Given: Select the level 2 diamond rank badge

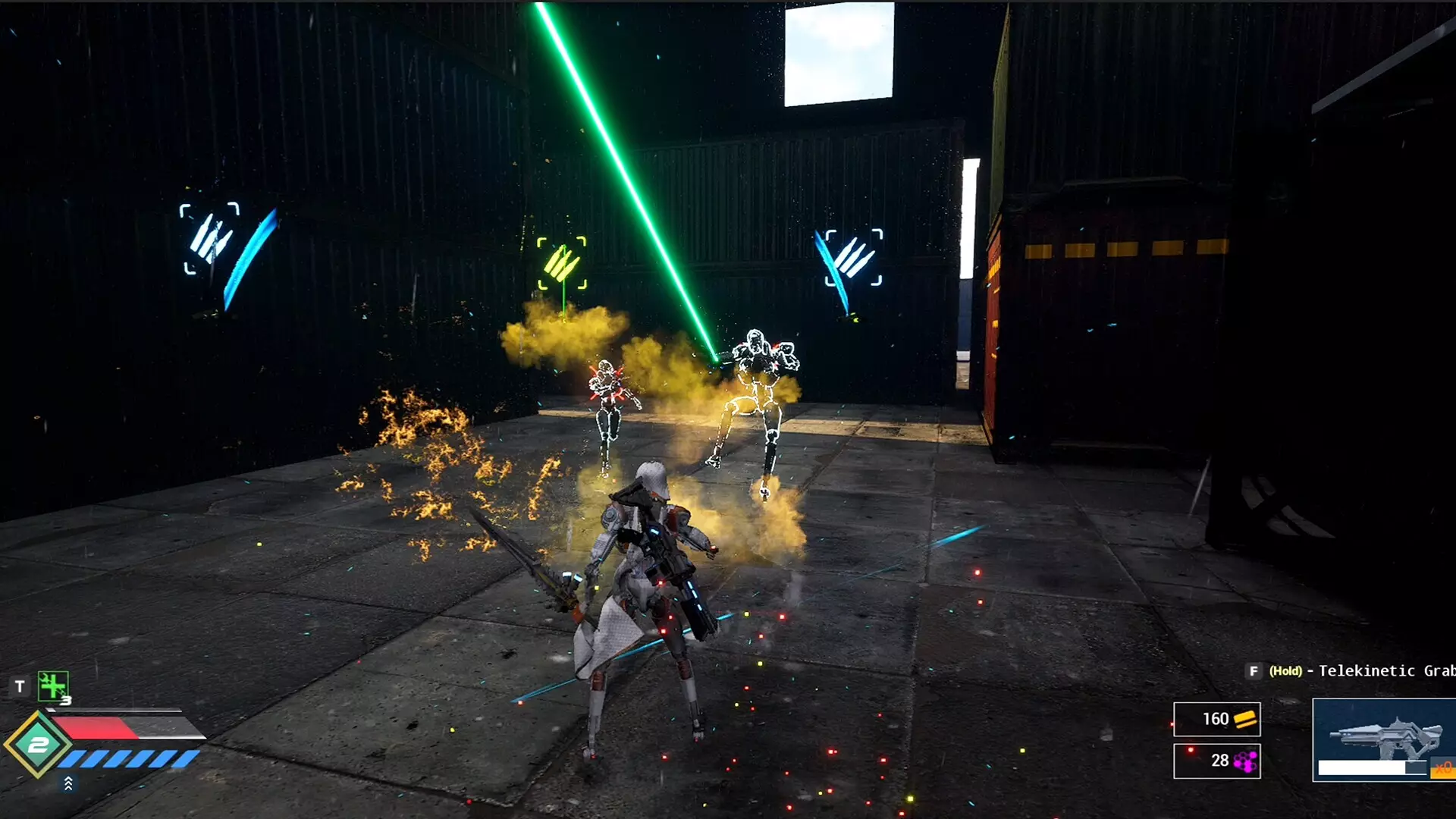Looking at the screenshot, I should click(x=37, y=743).
